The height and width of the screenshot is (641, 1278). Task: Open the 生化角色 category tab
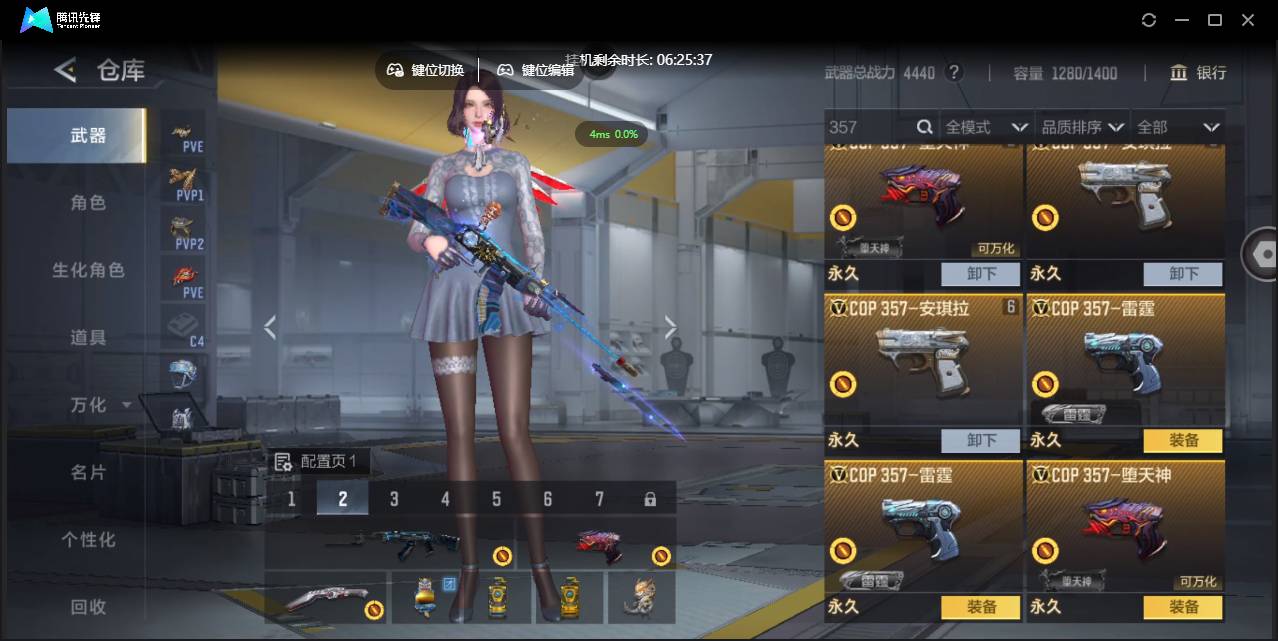pos(88,270)
